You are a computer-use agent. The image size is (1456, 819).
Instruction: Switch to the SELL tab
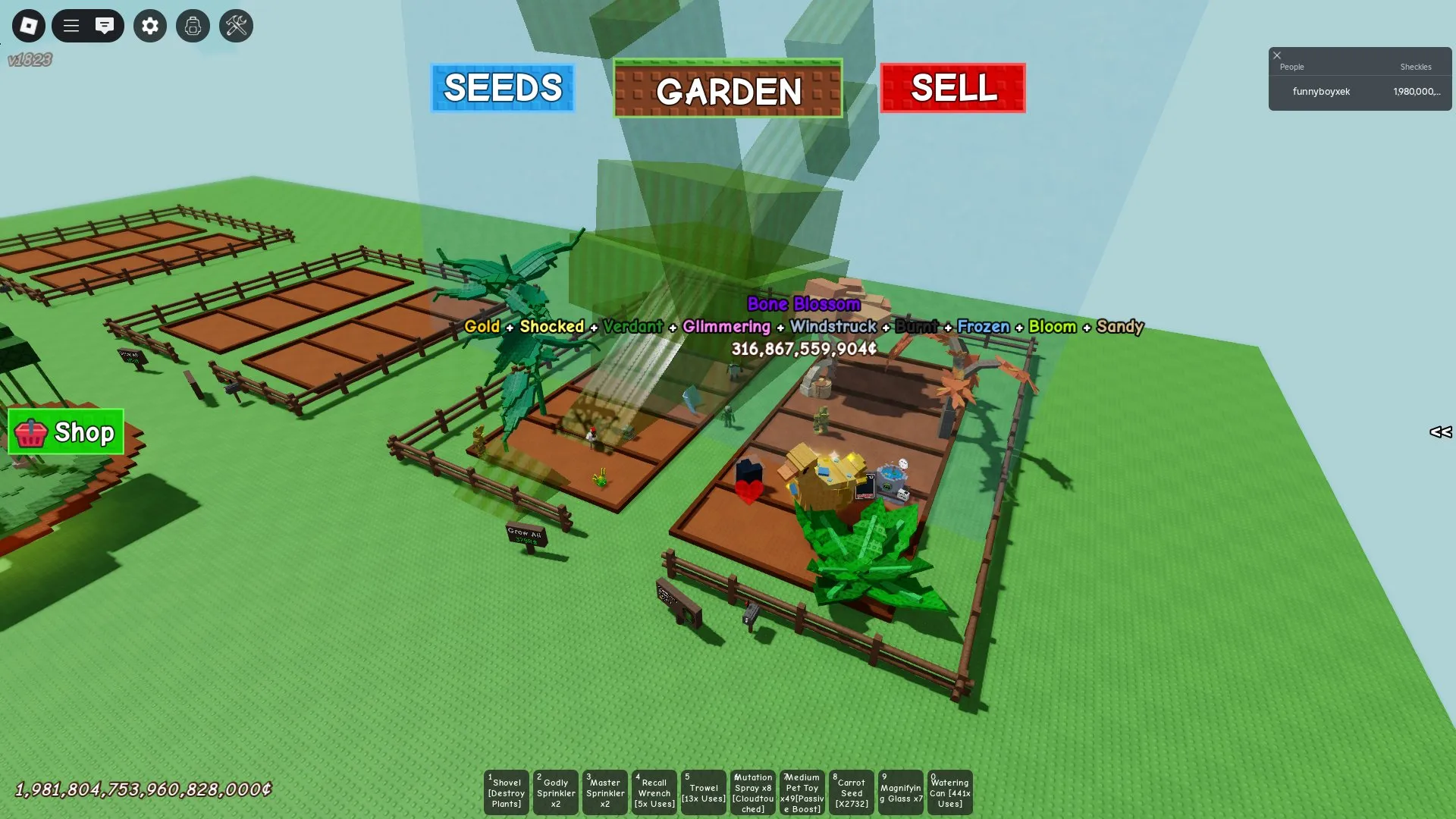(x=953, y=88)
